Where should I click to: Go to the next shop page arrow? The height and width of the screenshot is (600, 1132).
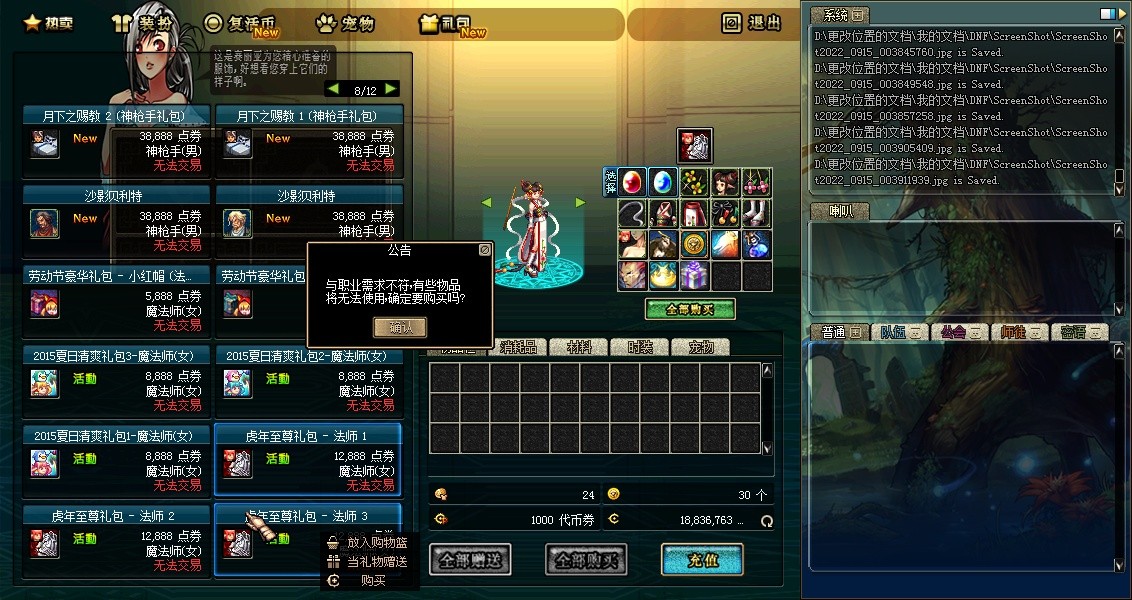pos(390,89)
